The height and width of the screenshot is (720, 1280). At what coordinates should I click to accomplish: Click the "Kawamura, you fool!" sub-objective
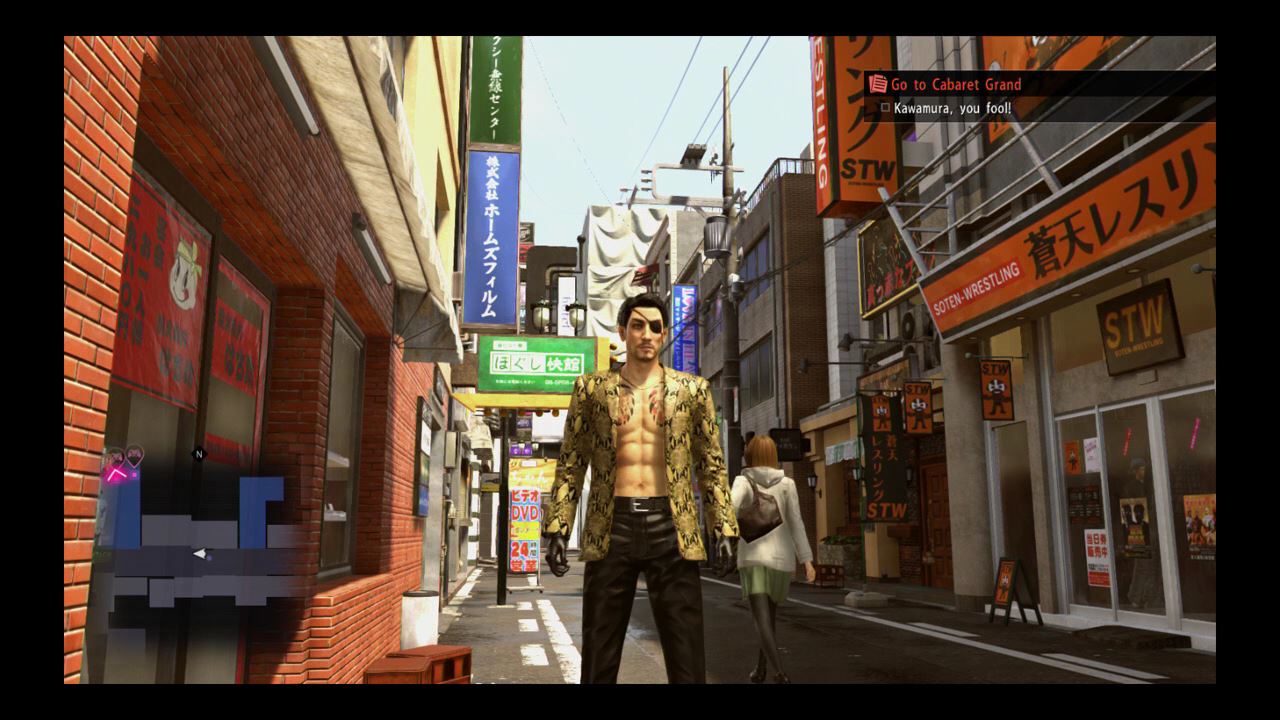coord(952,107)
